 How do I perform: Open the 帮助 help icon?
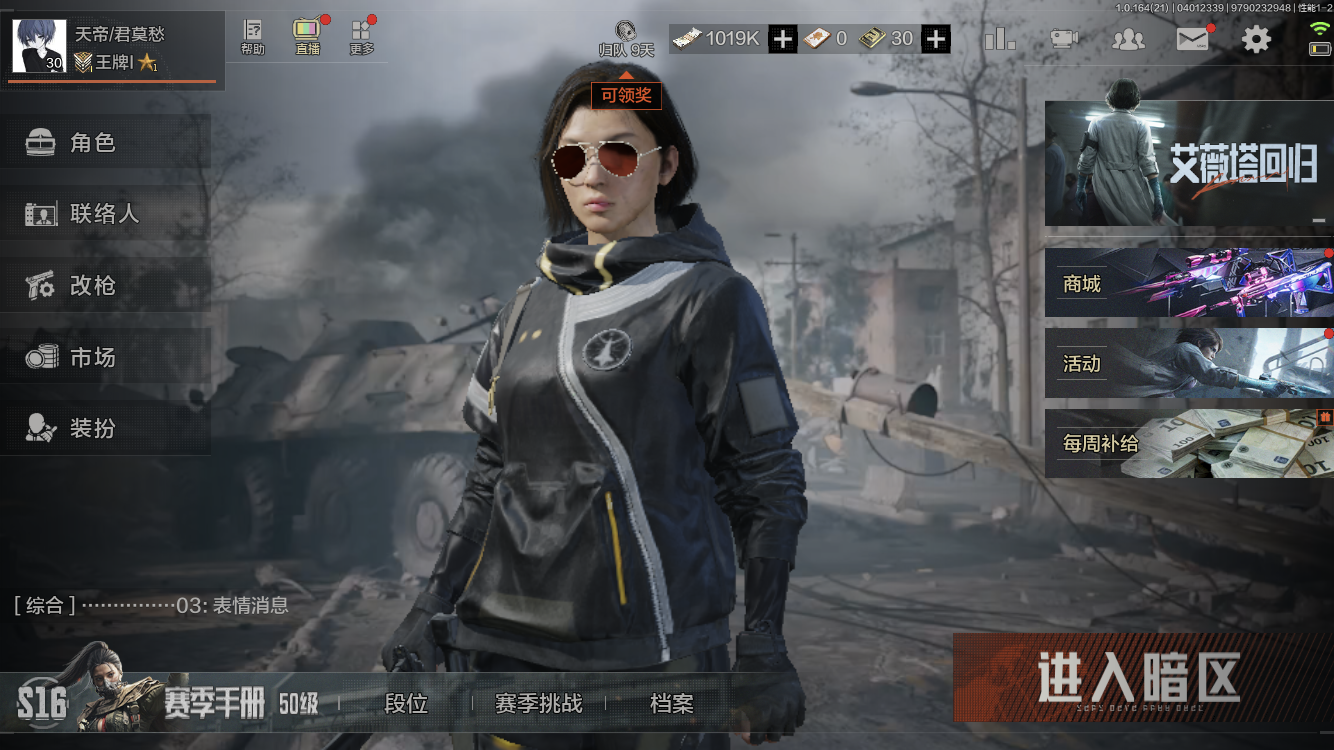tap(253, 37)
